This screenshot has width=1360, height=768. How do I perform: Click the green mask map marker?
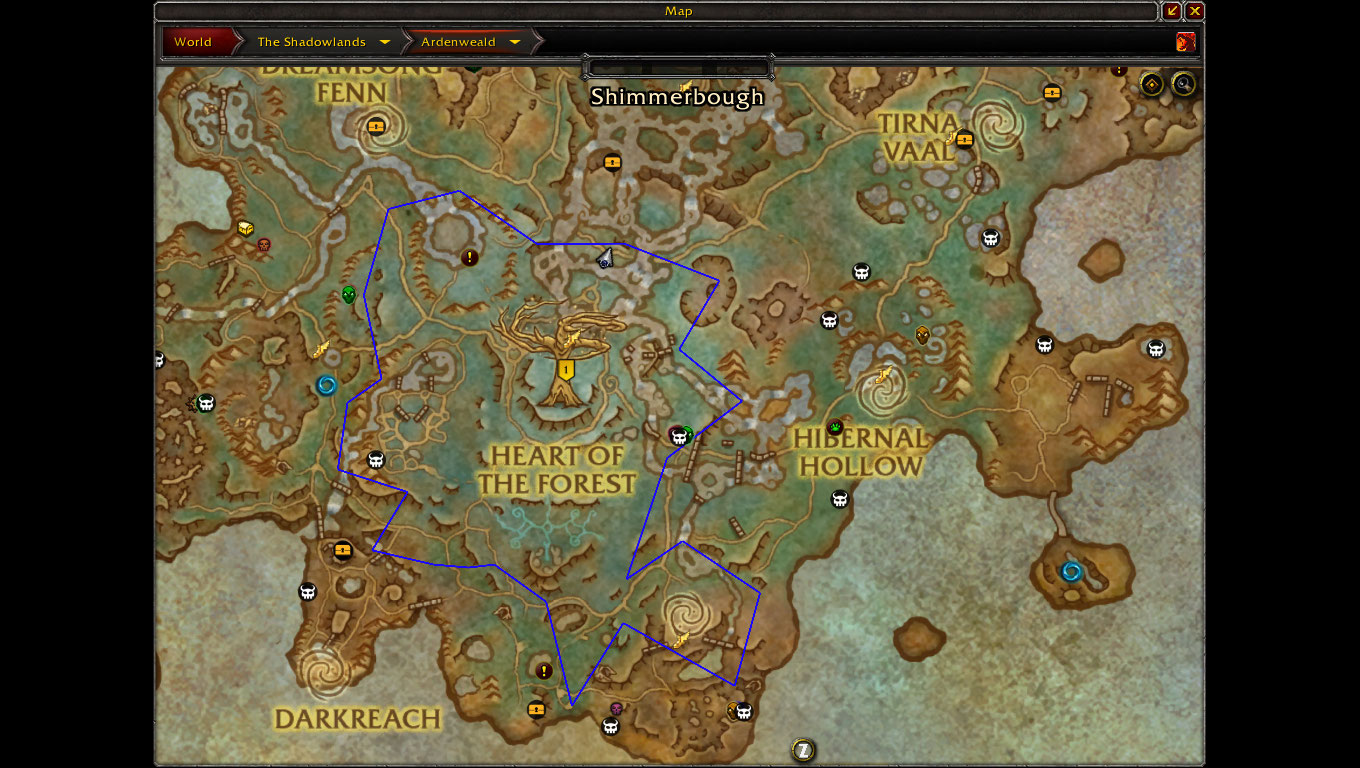pyautogui.click(x=348, y=294)
